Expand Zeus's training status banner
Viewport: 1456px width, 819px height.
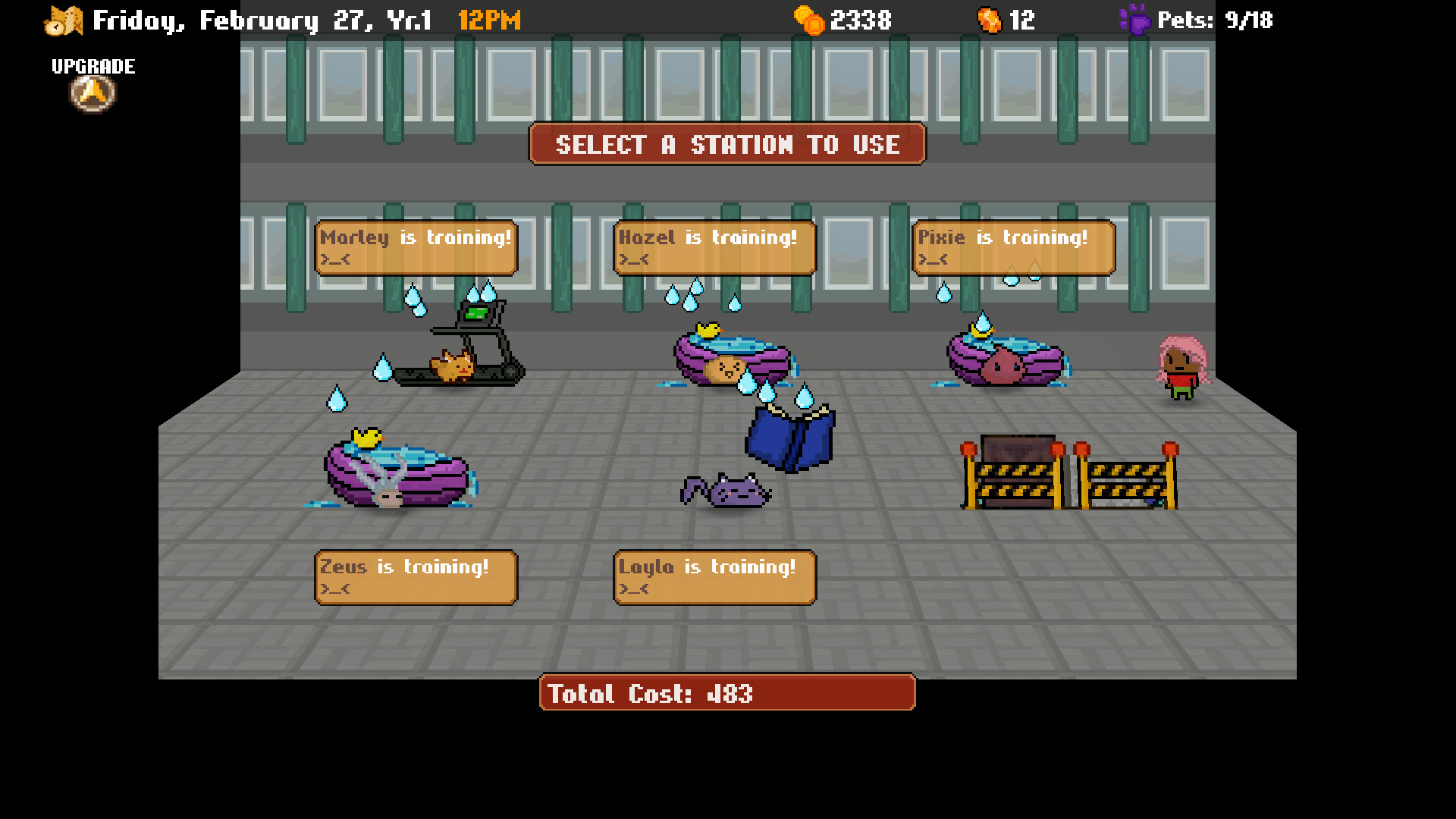pos(416,576)
